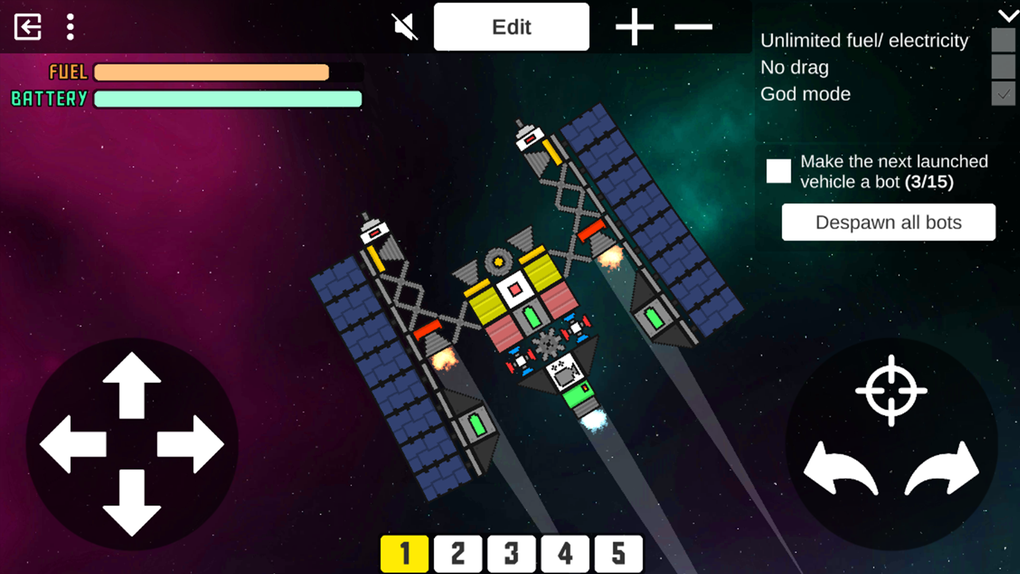Viewport: 1020px width, 574px height.
Task: Click Despawn all bots
Action: (x=888, y=222)
